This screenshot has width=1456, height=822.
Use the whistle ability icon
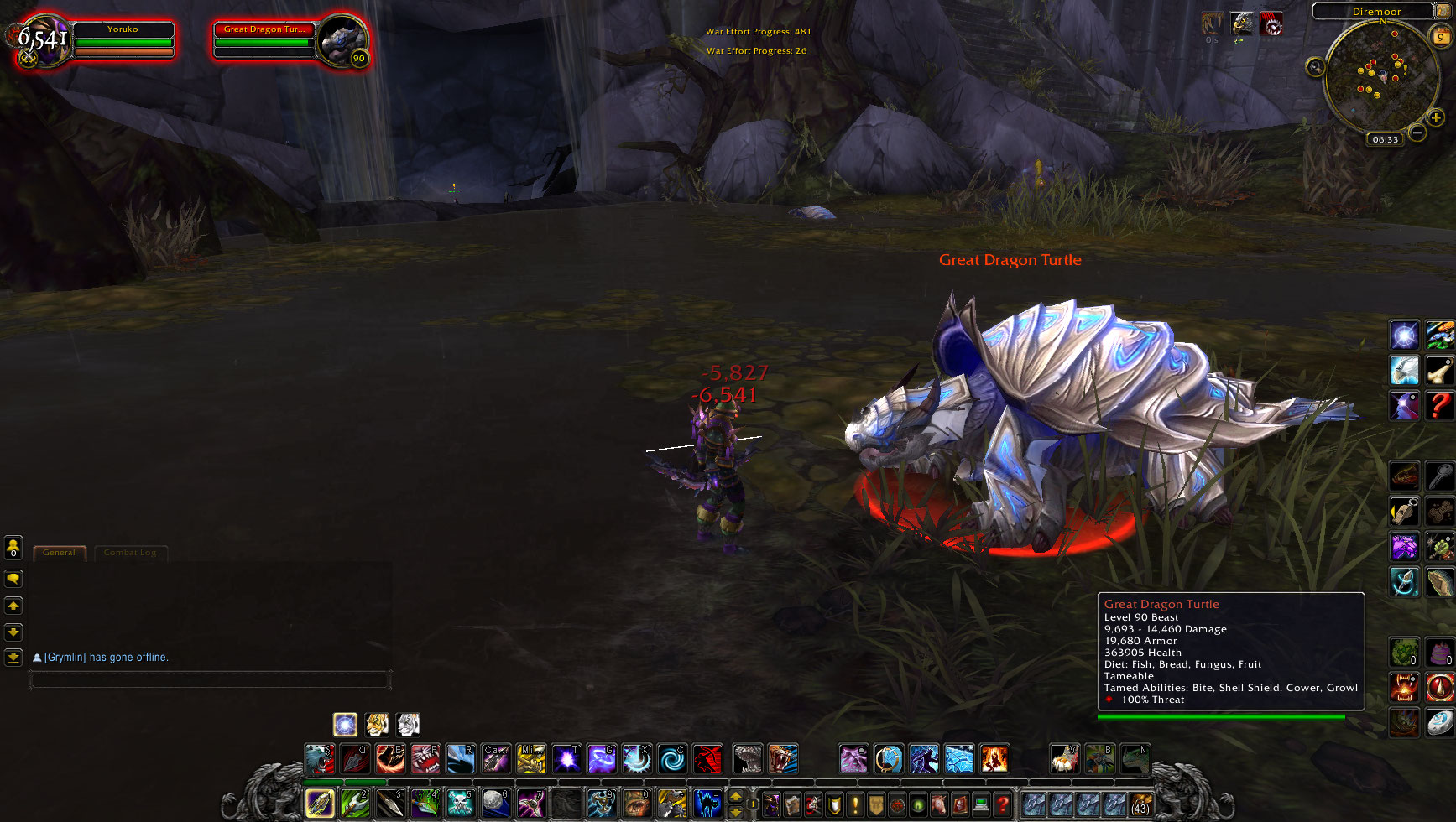(x=1404, y=511)
